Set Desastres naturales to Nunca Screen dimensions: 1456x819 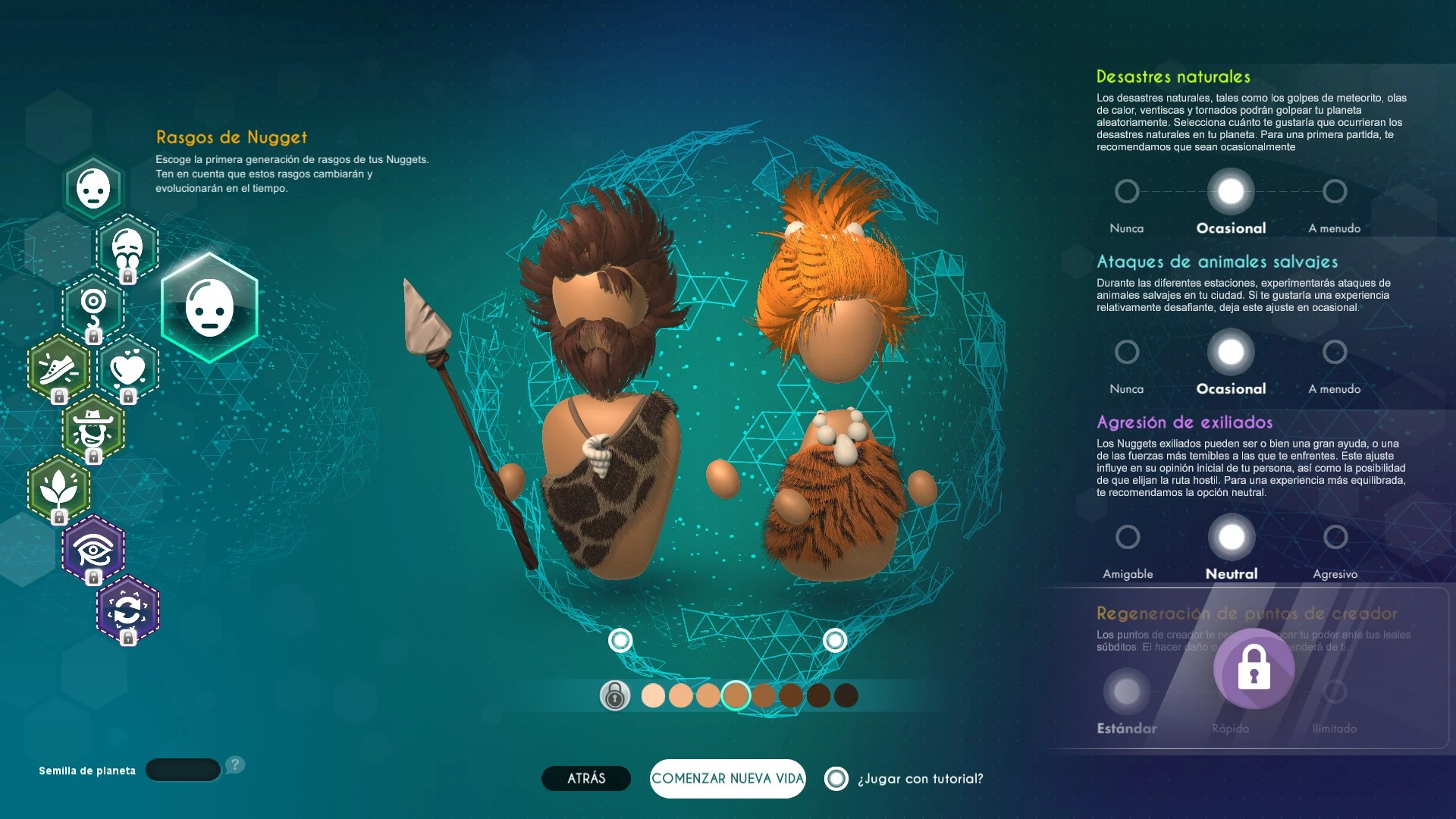1127,191
